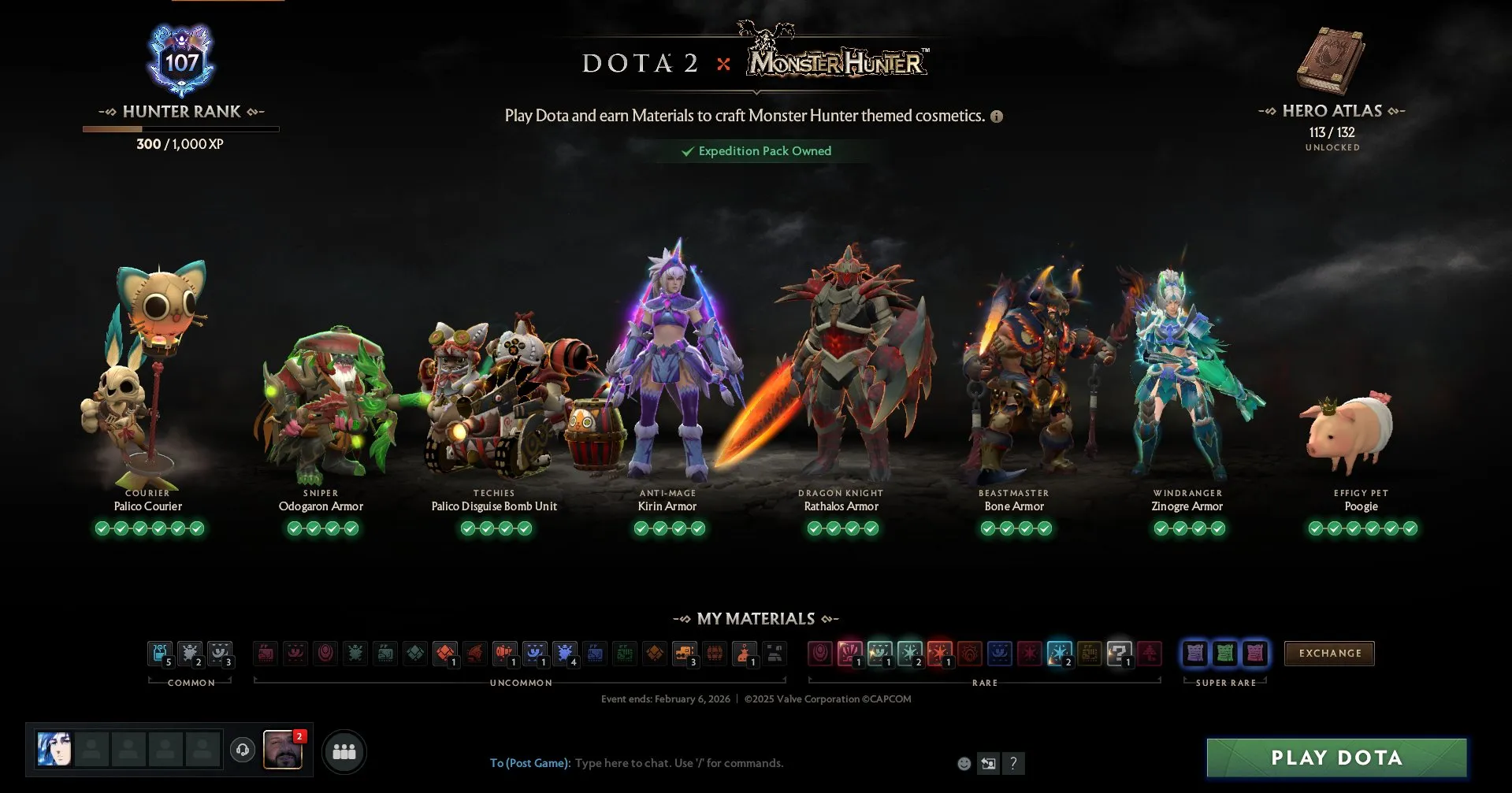The height and width of the screenshot is (793, 1512).
Task: Choose the Sniper Odogaron Armor set
Action: 321,402
